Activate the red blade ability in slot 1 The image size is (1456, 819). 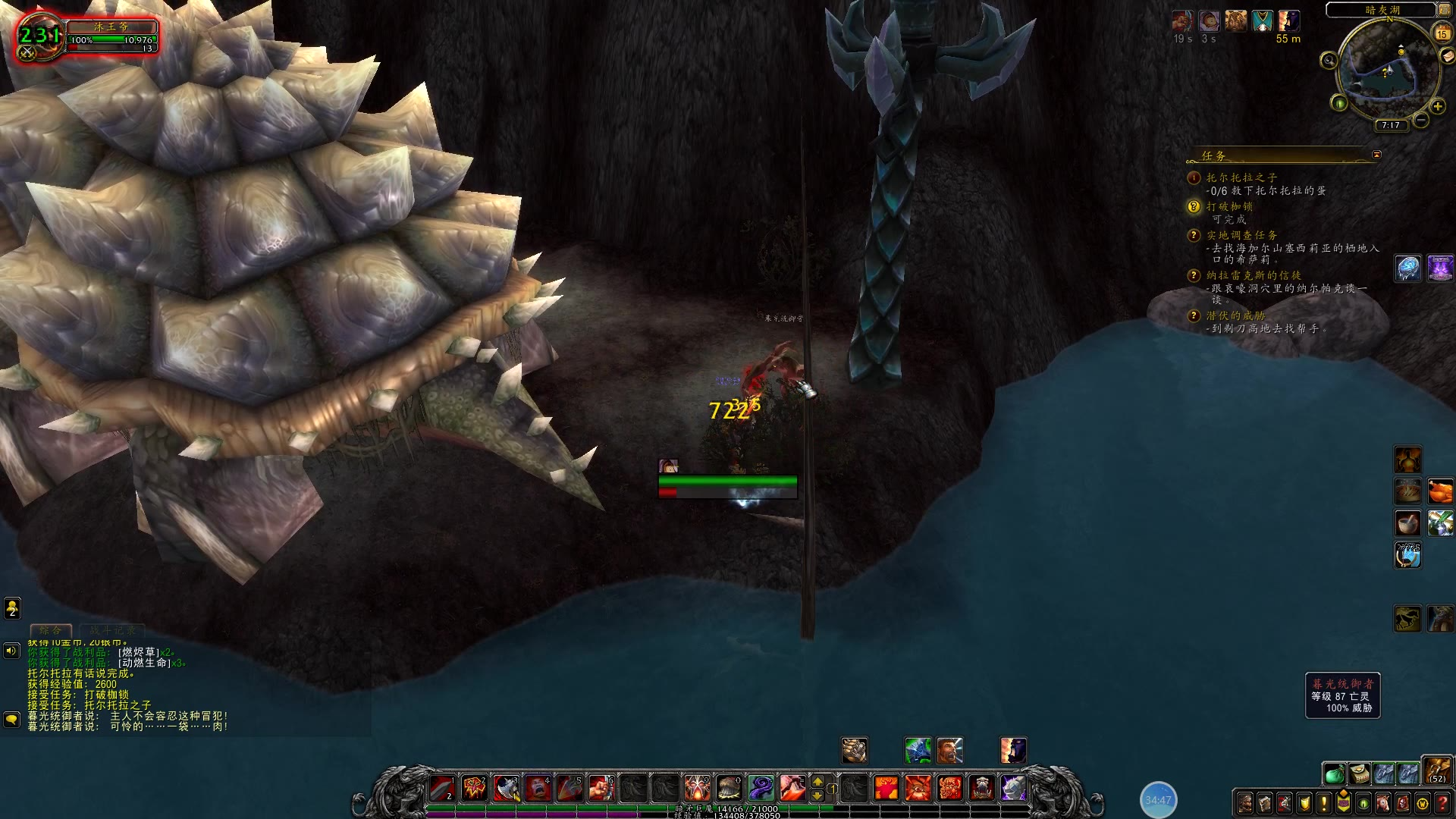tap(443, 788)
